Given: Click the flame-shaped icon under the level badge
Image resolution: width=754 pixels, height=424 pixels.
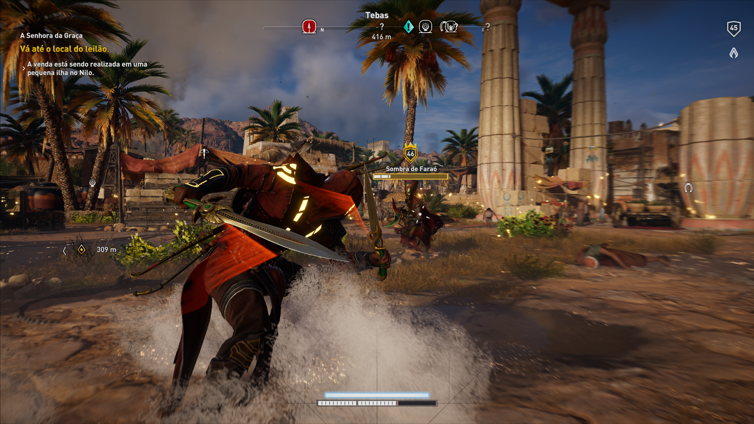Looking at the screenshot, I should coord(733,53).
